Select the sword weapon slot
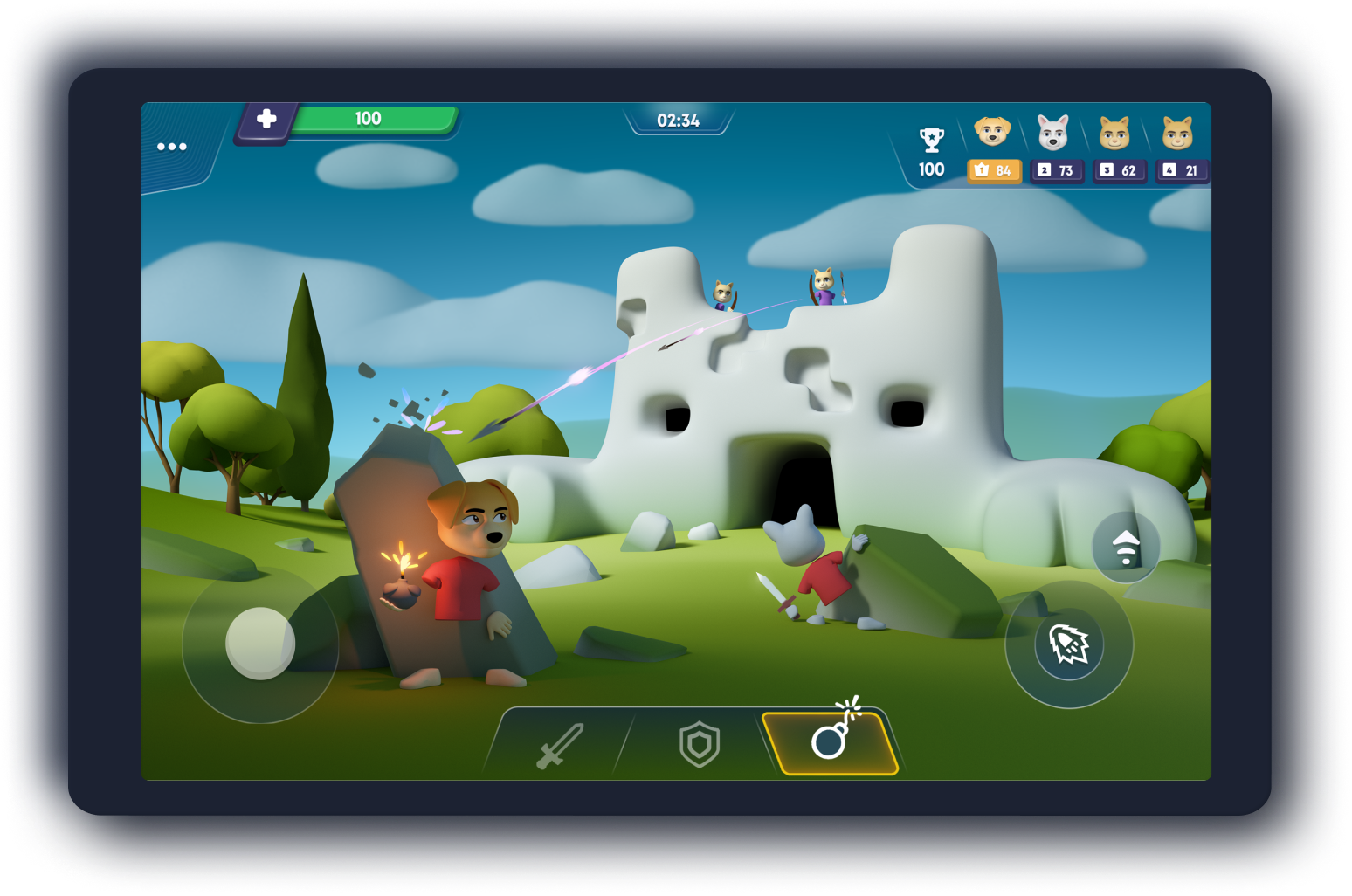 click(x=560, y=745)
